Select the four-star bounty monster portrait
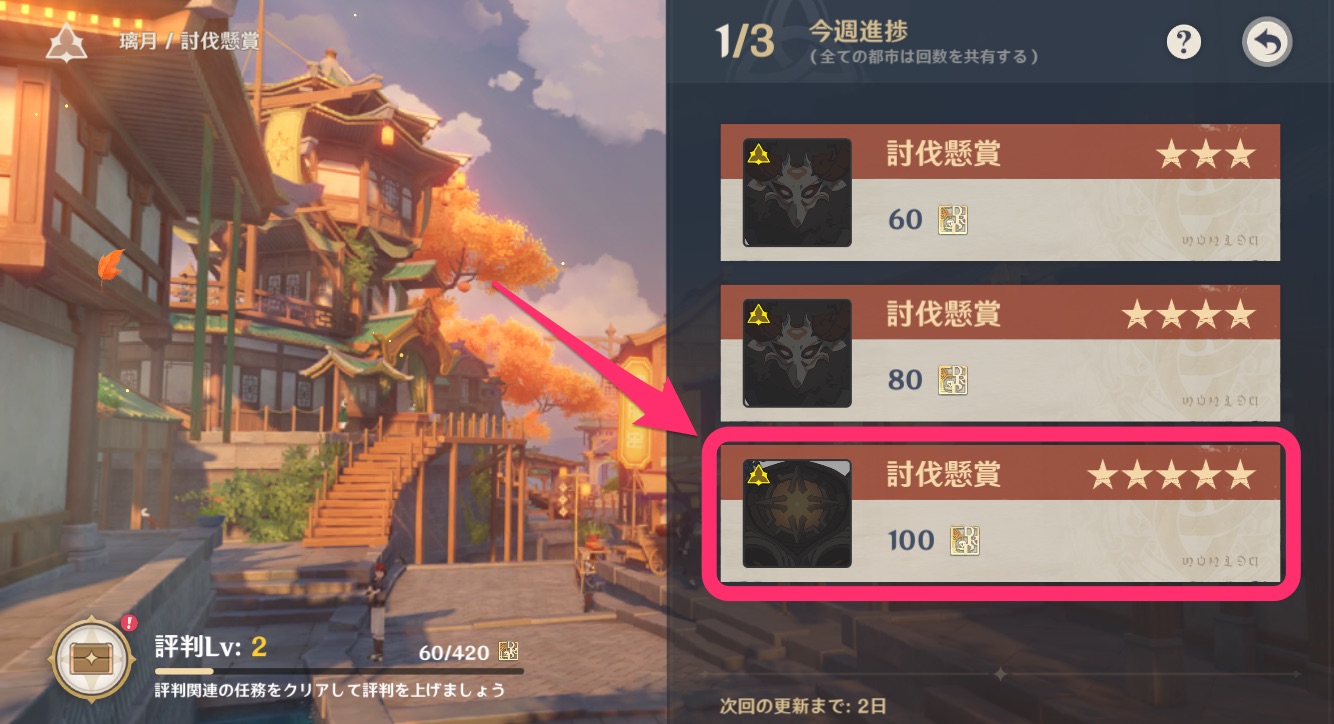 [x=795, y=353]
